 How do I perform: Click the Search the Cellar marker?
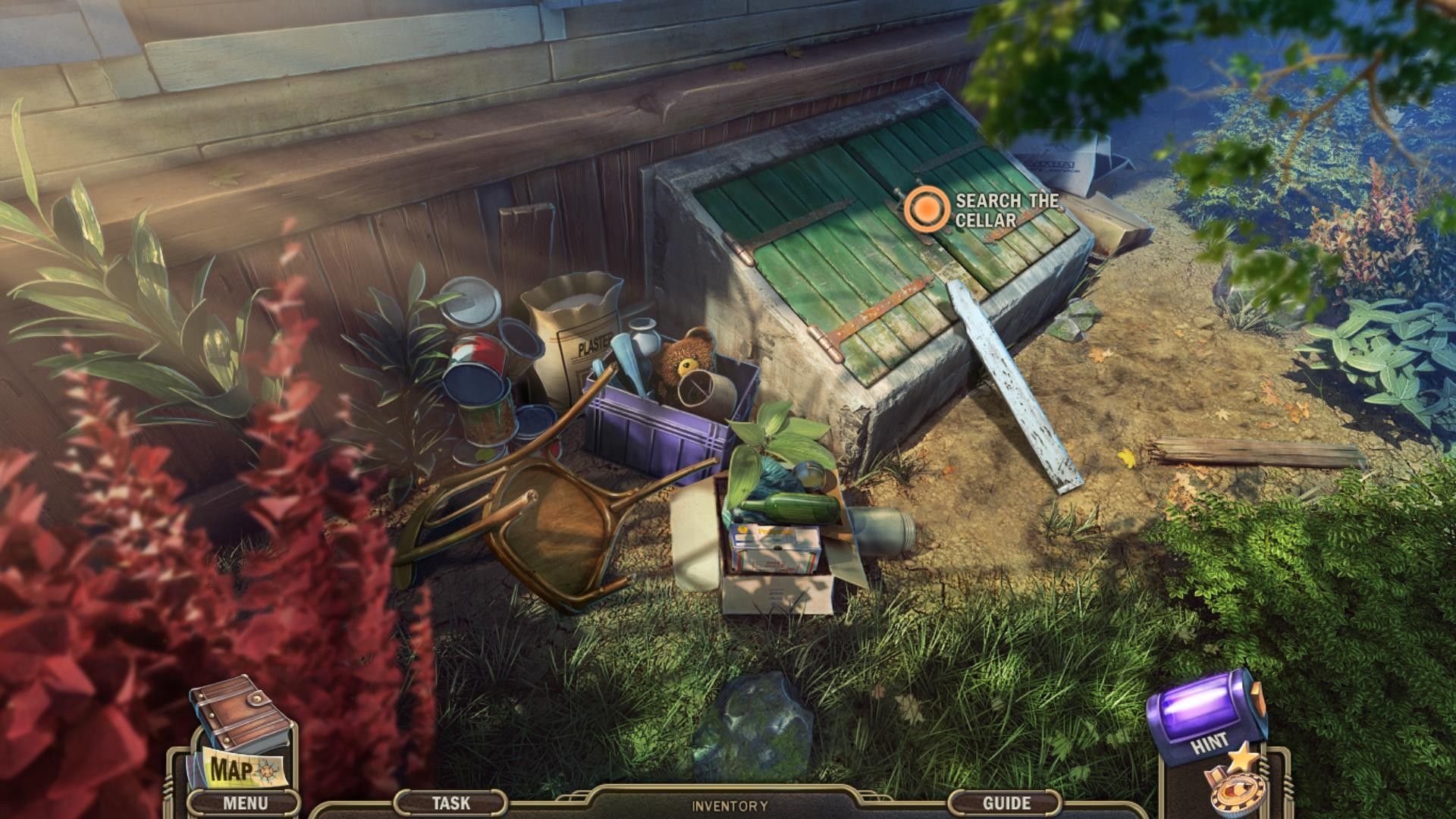pos(926,209)
